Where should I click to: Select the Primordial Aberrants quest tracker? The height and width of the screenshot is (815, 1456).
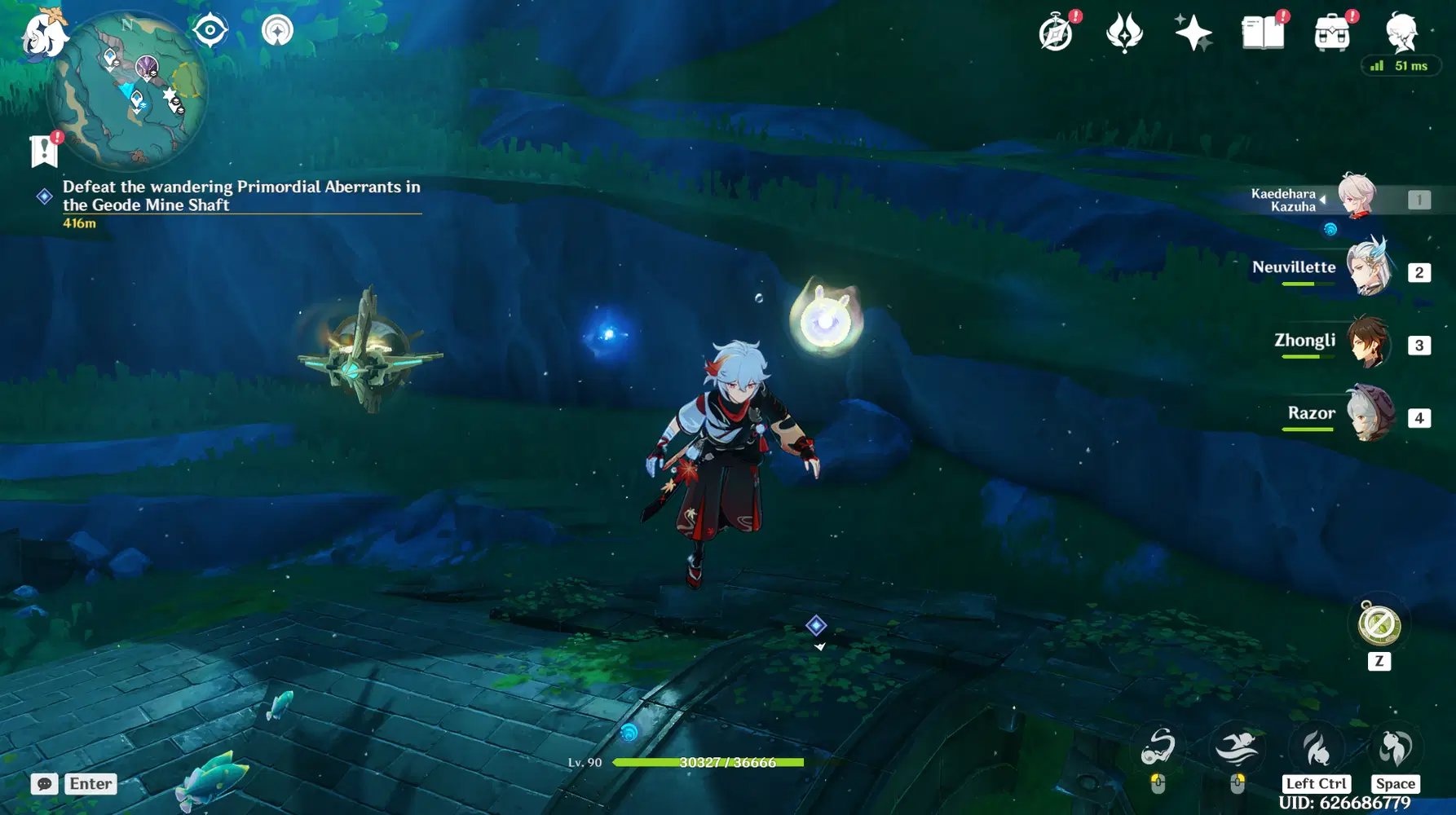tap(241, 196)
